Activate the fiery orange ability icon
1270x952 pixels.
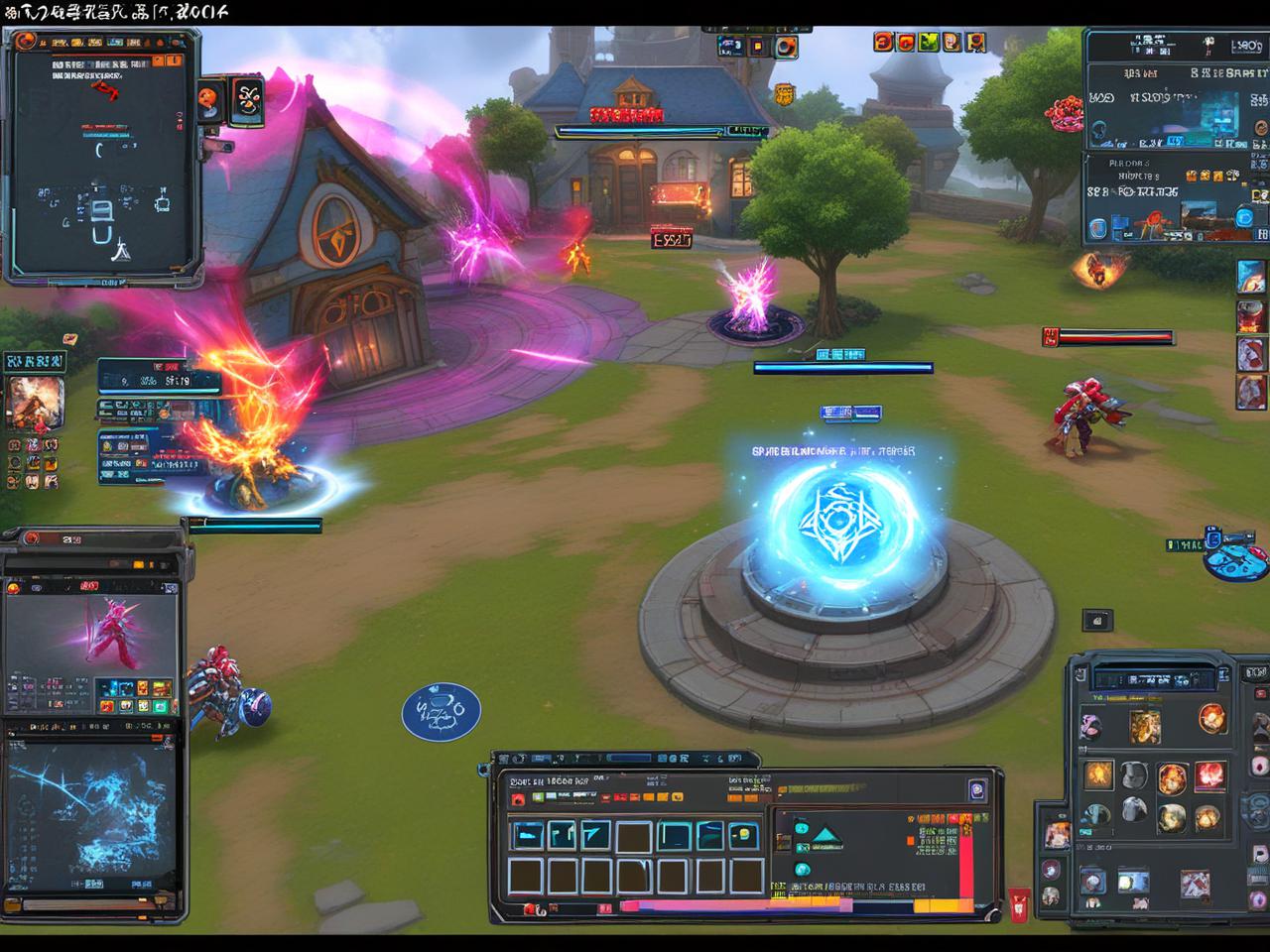click(1098, 774)
